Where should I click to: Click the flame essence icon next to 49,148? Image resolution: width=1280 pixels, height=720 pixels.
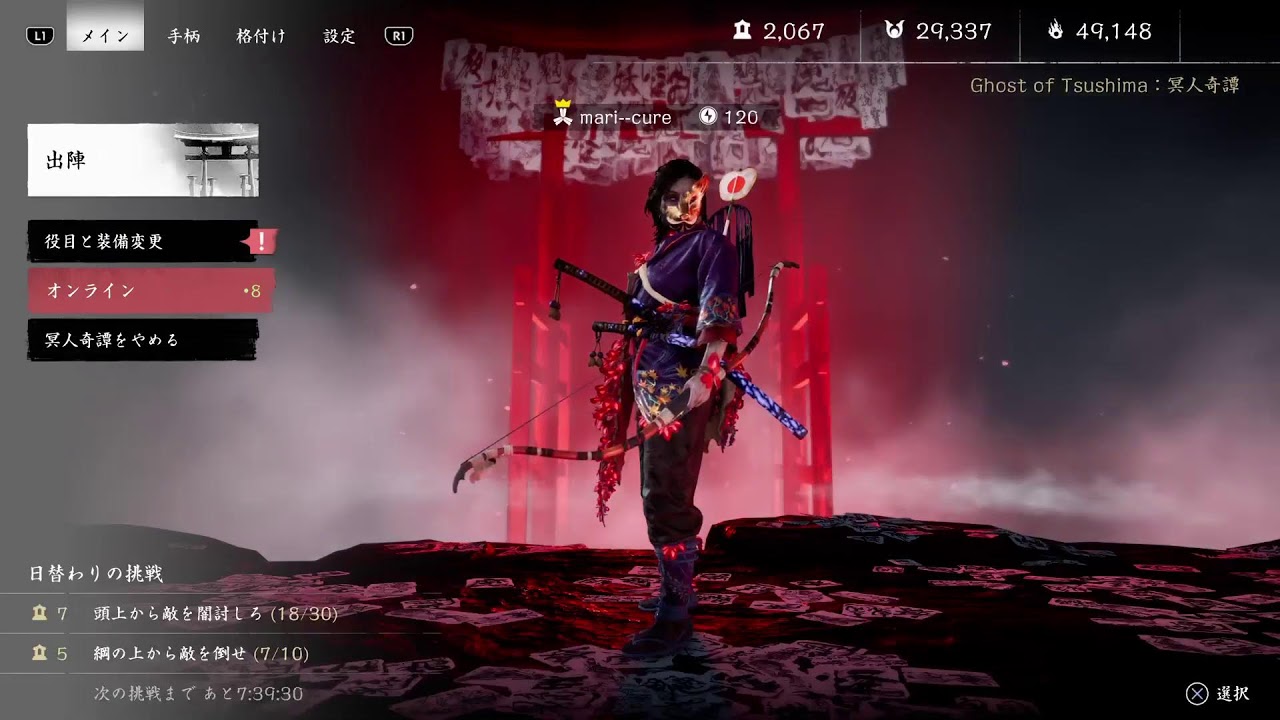(x=1056, y=31)
